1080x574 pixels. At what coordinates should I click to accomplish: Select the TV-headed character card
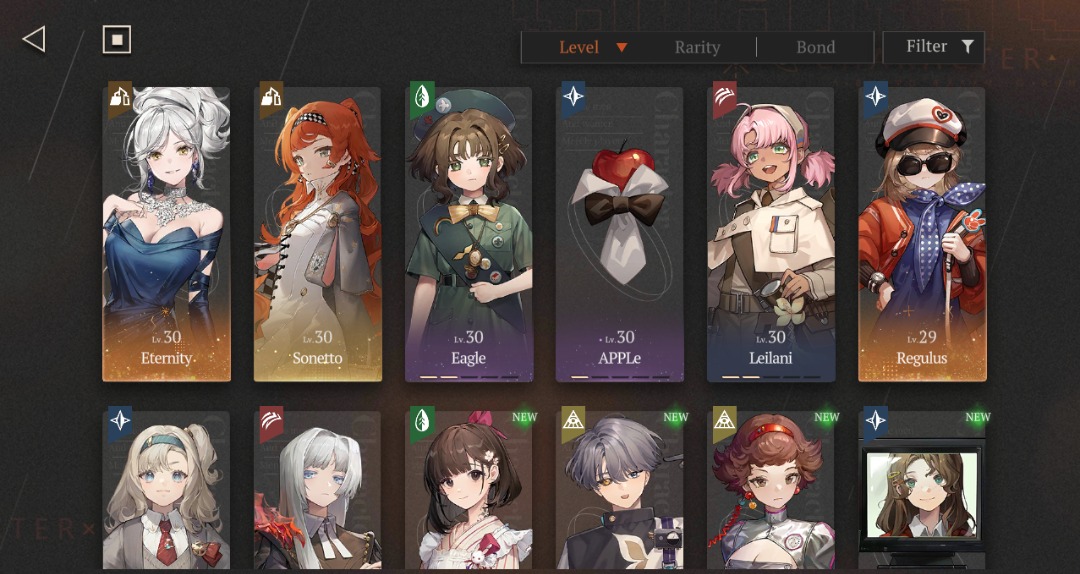click(922, 490)
